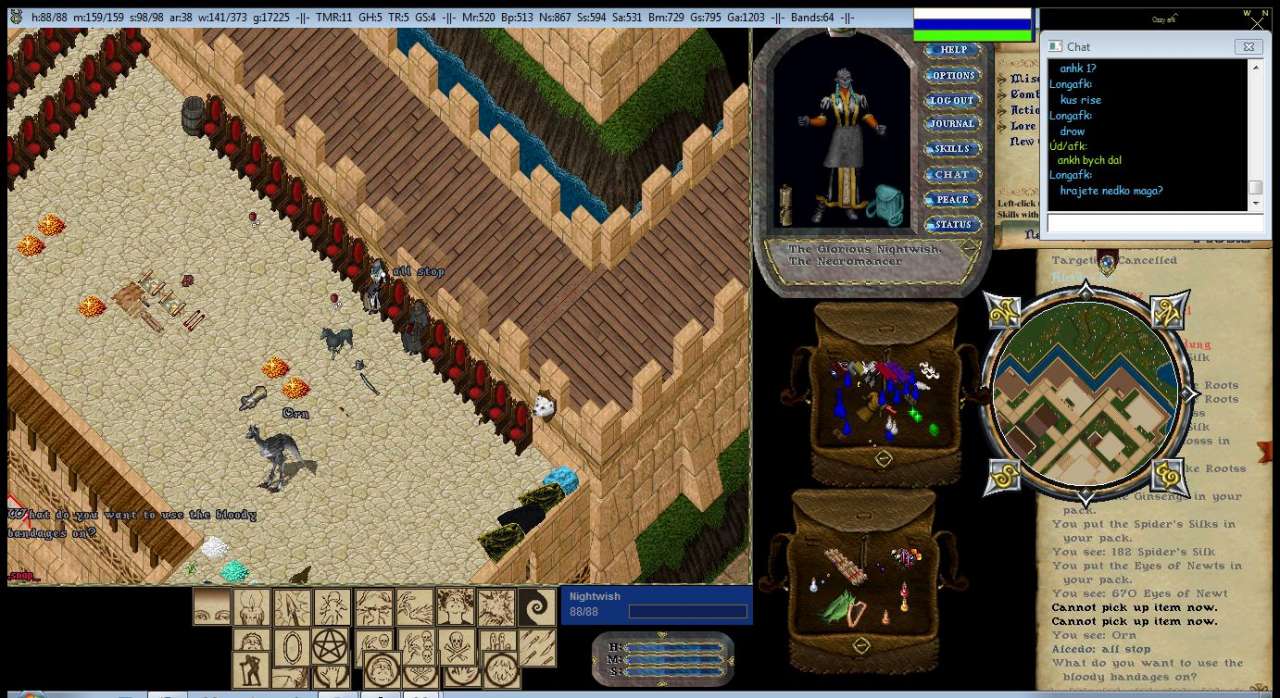Image resolution: width=1280 pixels, height=698 pixels.
Task: Focus the Chat text input field
Action: 1148,224
